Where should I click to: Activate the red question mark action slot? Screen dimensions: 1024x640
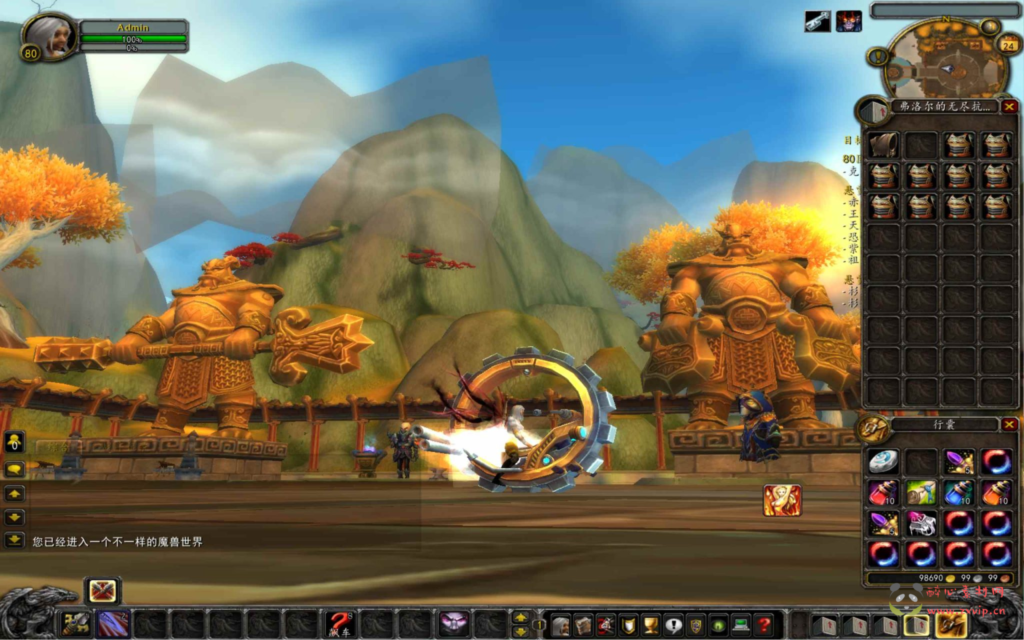click(339, 624)
